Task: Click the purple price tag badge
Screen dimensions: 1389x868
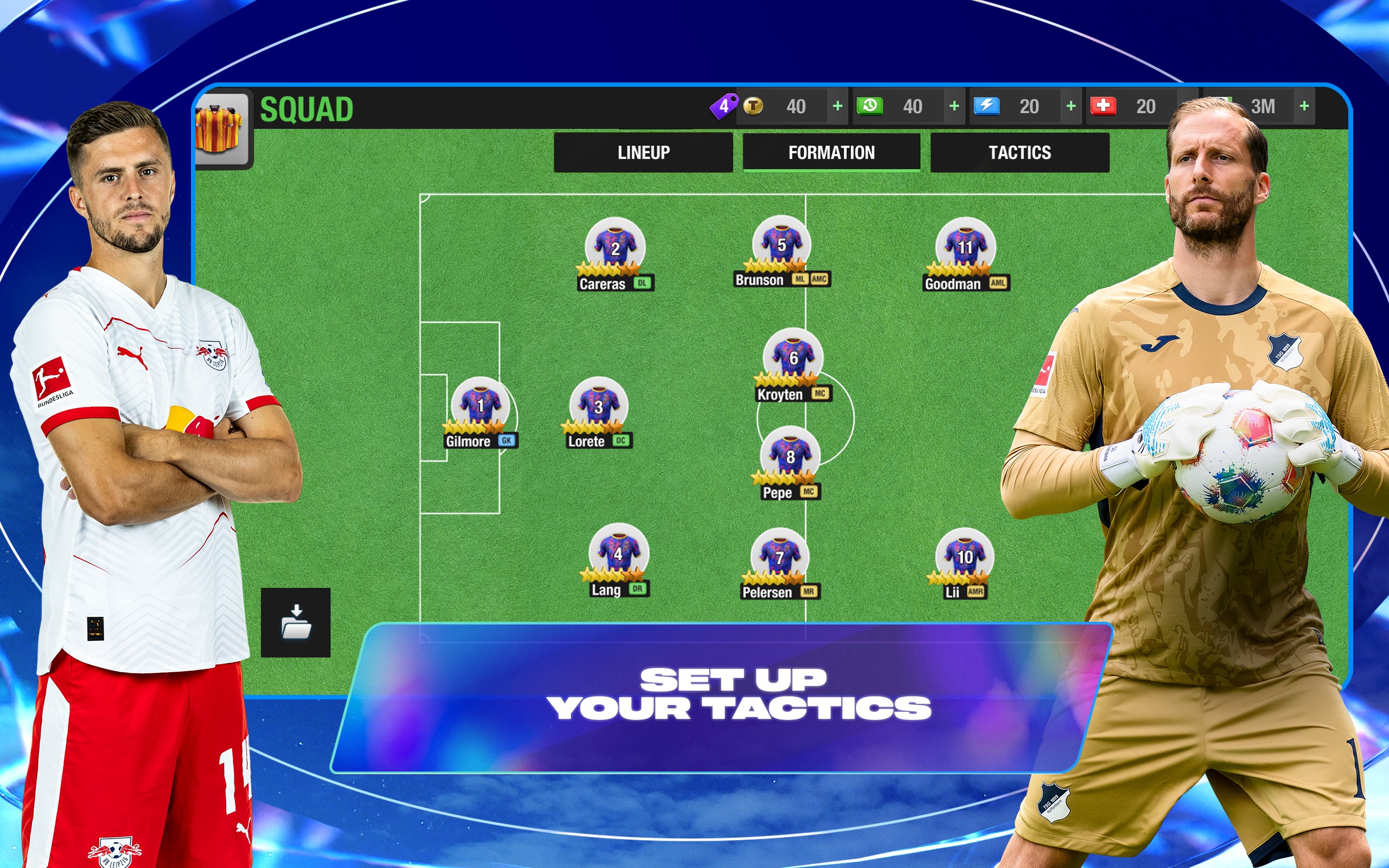Action: pos(724,106)
